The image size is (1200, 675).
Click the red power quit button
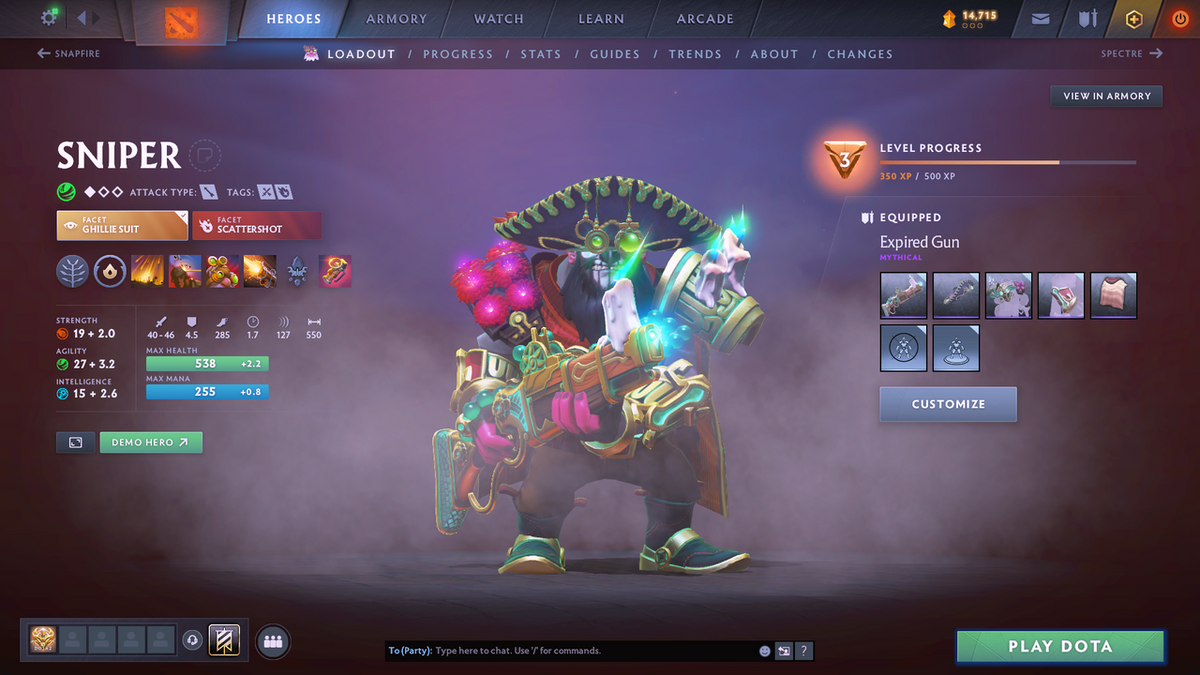(x=1179, y=19)
